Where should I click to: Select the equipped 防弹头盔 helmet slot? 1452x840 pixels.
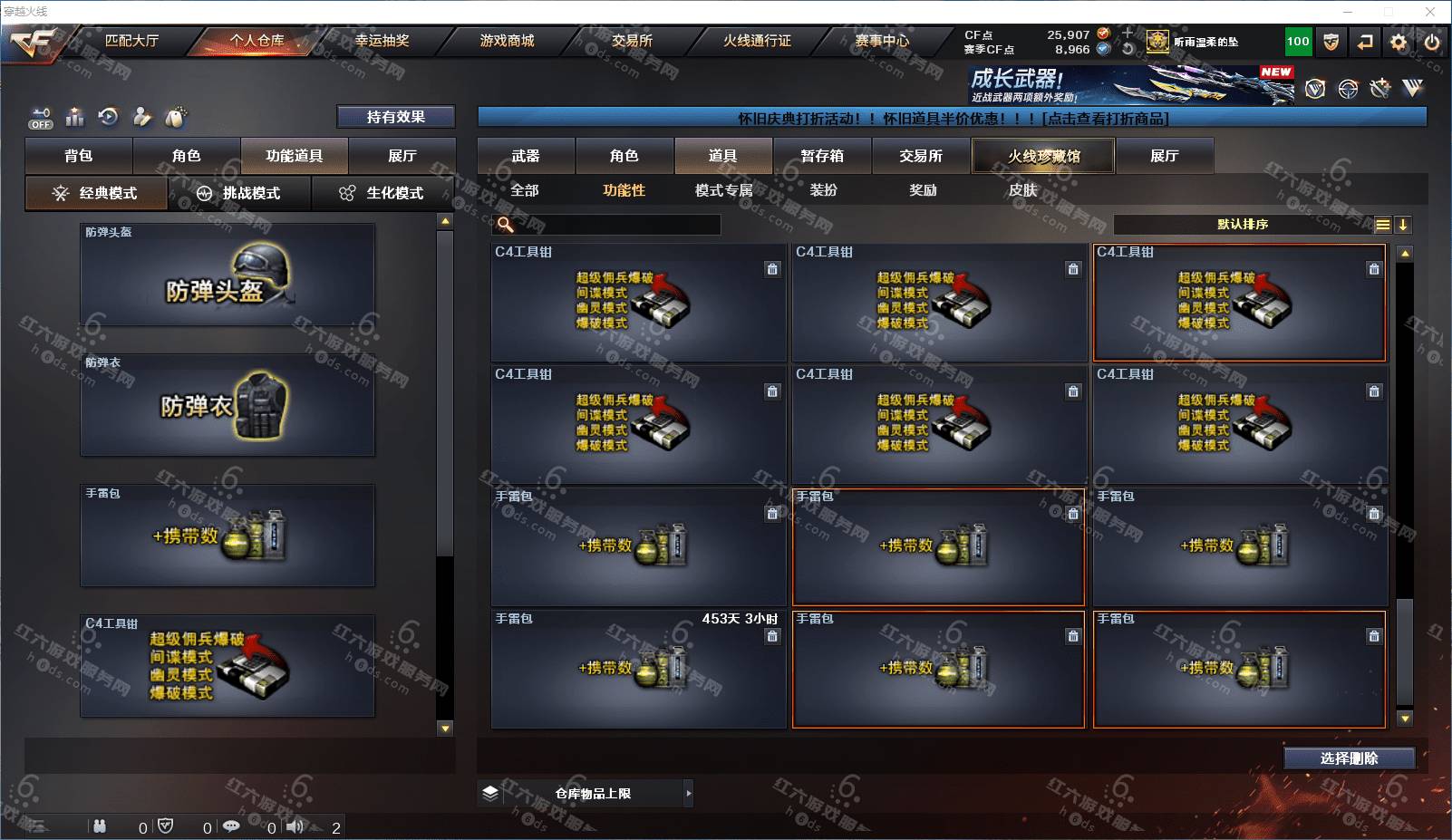[x=227, y=275]
